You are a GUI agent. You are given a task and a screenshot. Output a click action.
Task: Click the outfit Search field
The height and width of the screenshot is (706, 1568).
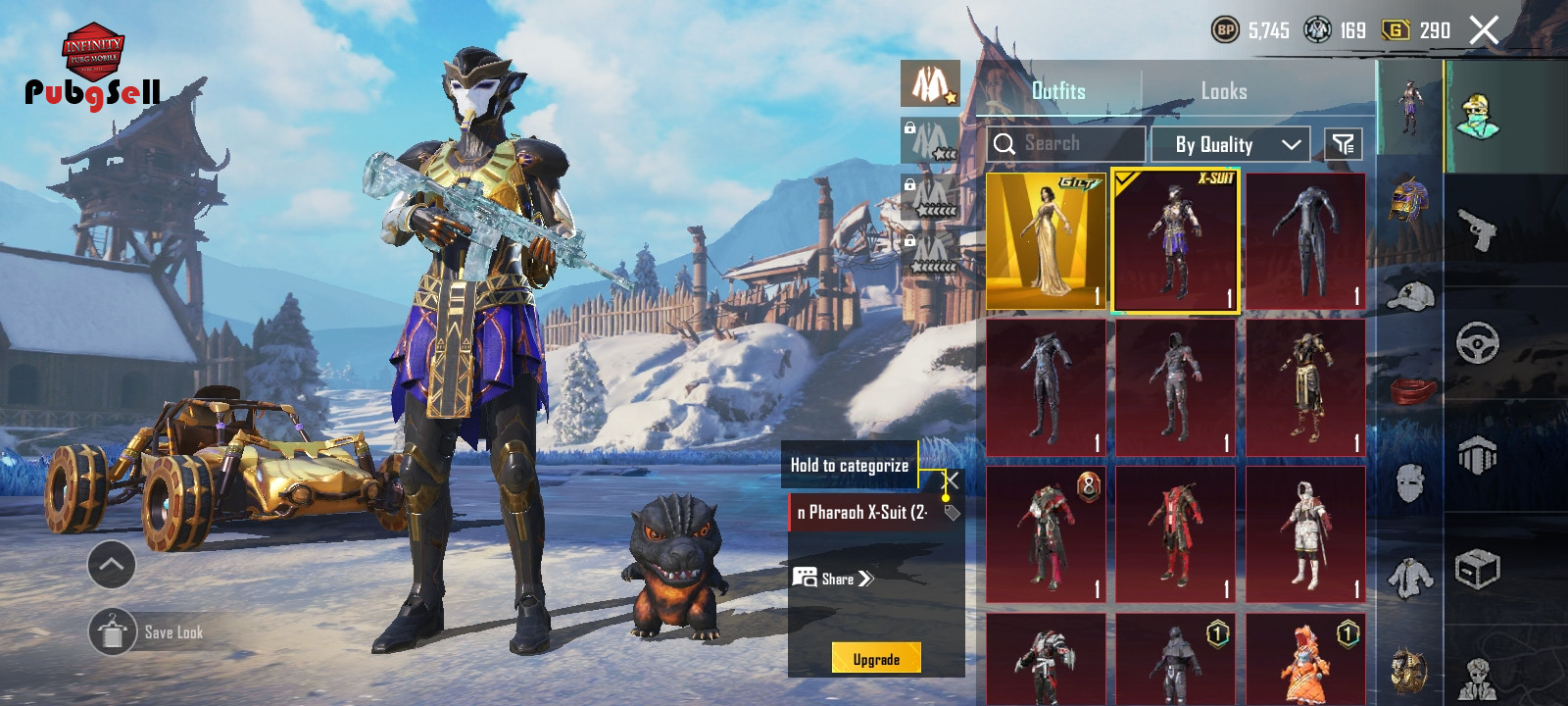pos(1065,144)
